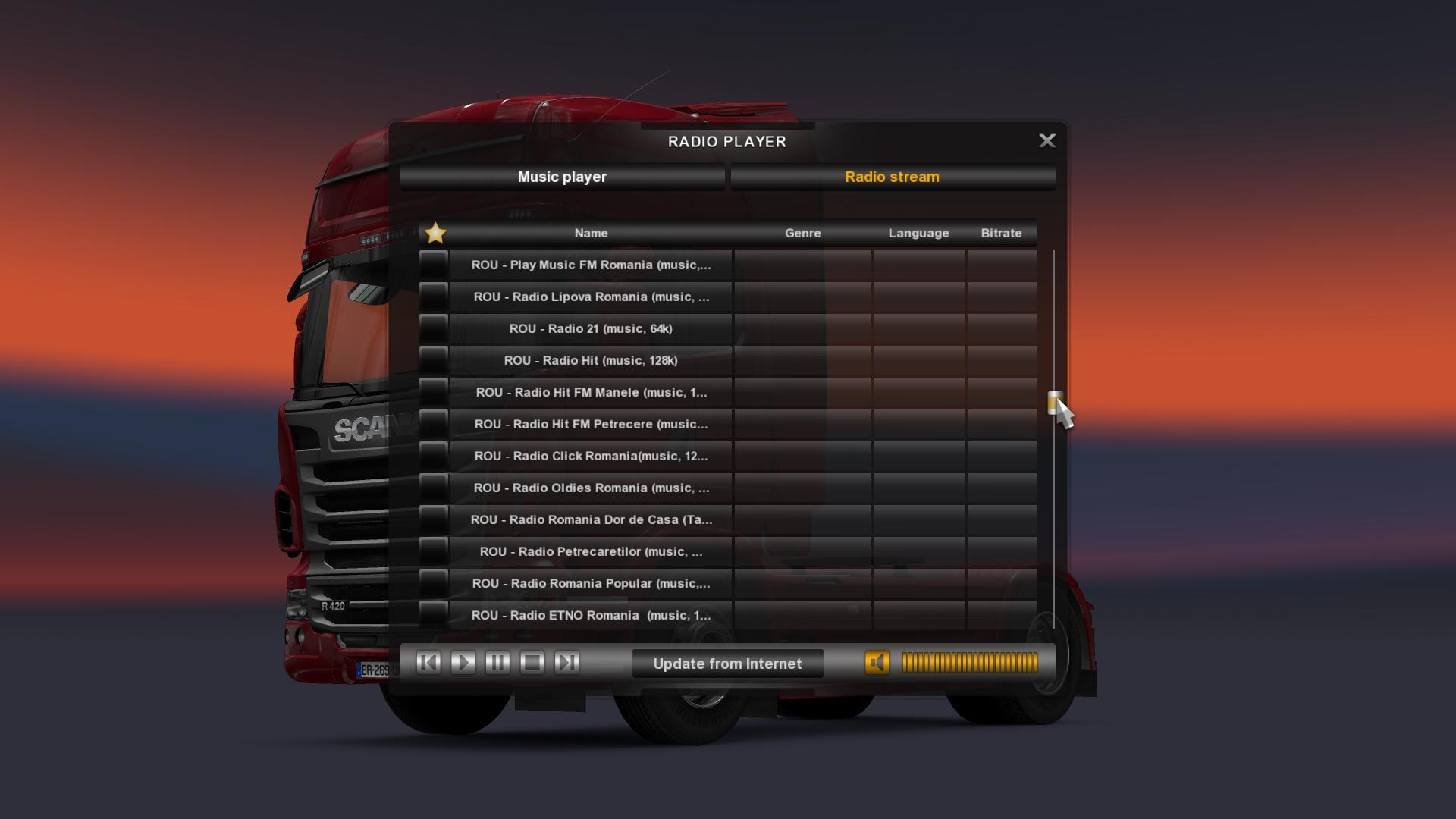Viewport: 1456px width, 819px height.
Task: Open the Radio stream tab
Action: (892, 177)
